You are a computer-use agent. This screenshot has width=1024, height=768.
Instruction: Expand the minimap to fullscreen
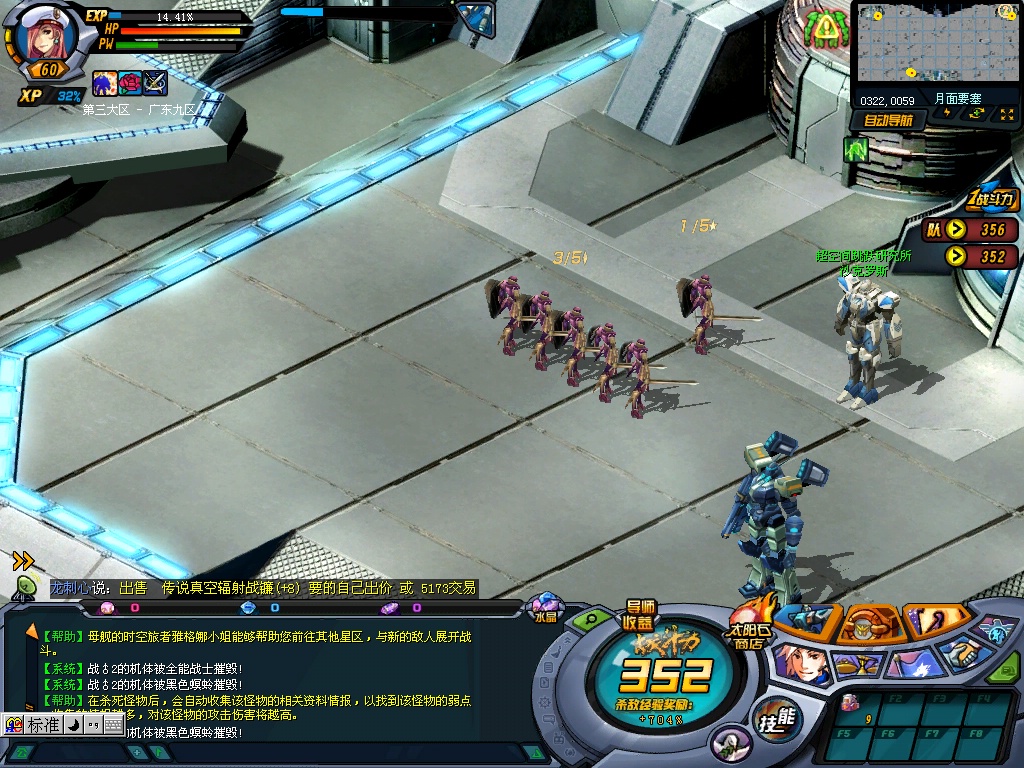(1006, 114)
